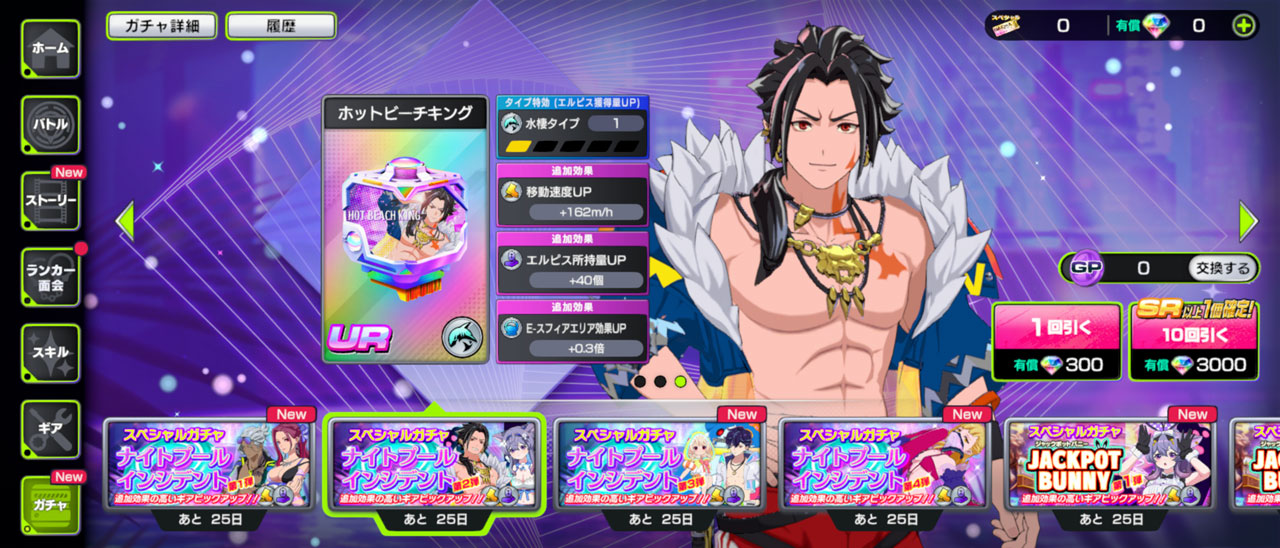The width and height of the screenshot is (1280, 548).
Task: Show the previous featured gear with left arrow
Action: (125, 221)
